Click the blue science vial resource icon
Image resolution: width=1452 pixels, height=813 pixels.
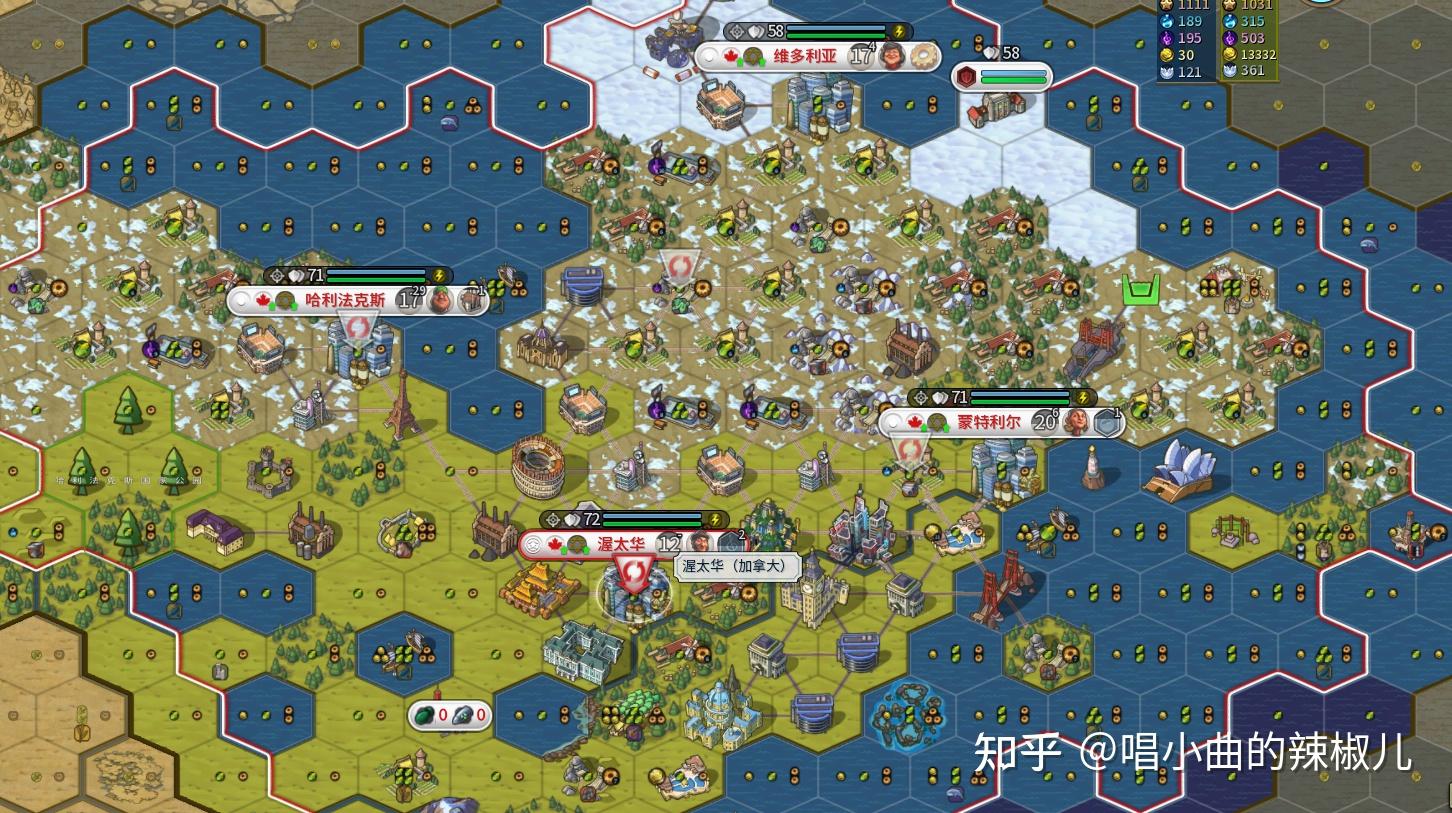click(1167, 21)
